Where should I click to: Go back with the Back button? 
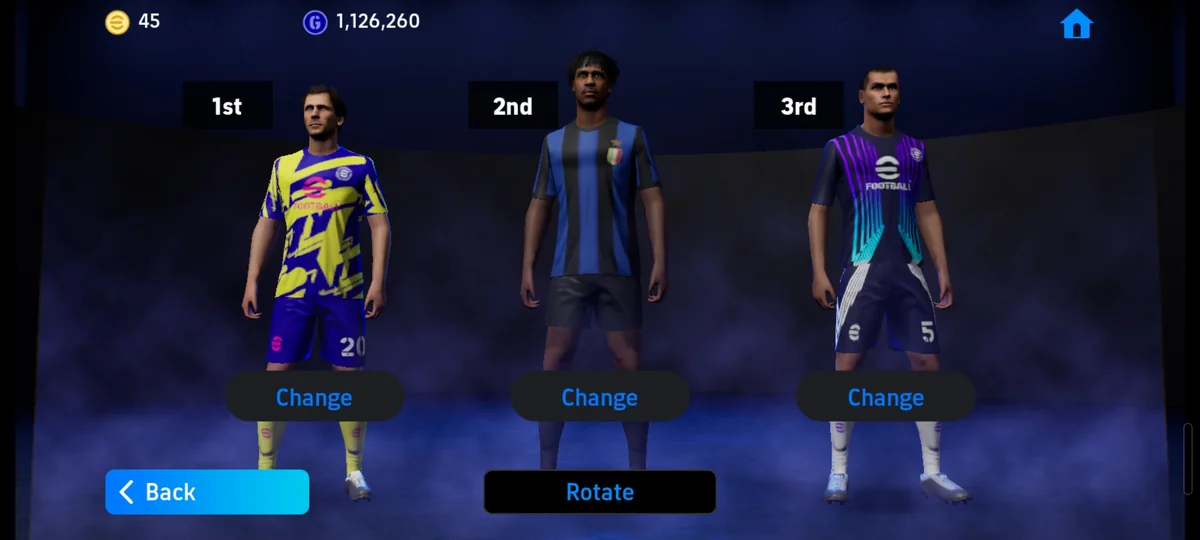[207, 492]
